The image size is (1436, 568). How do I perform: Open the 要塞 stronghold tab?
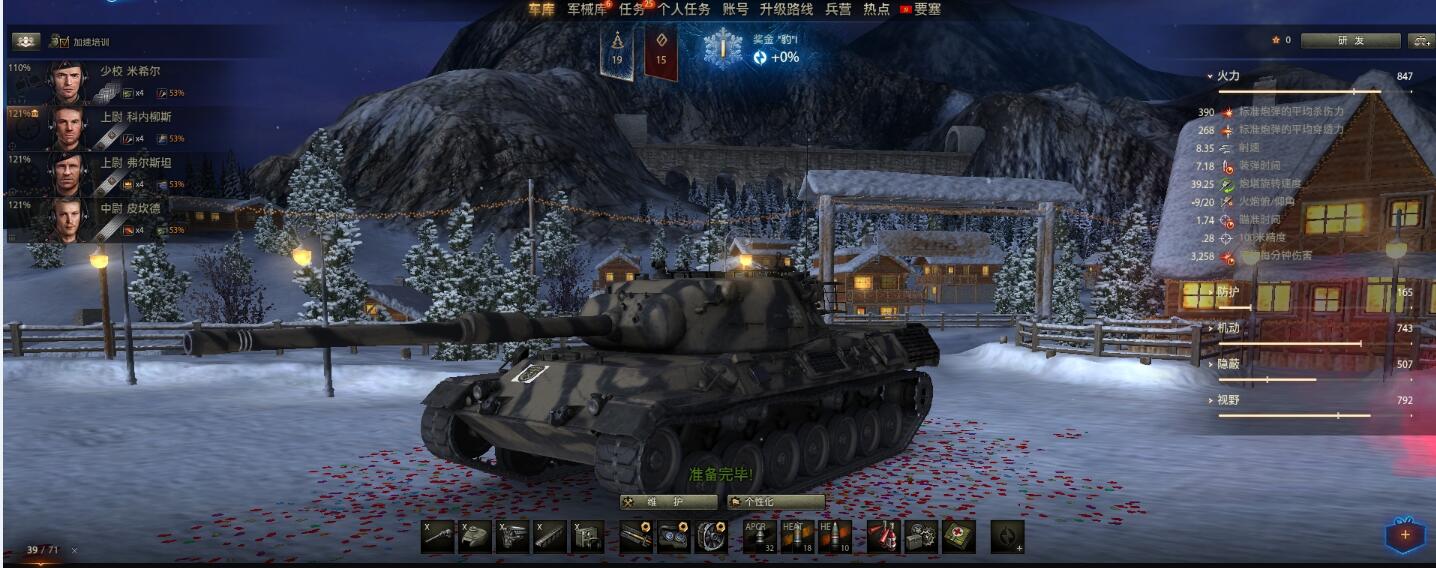coord(926,9)
